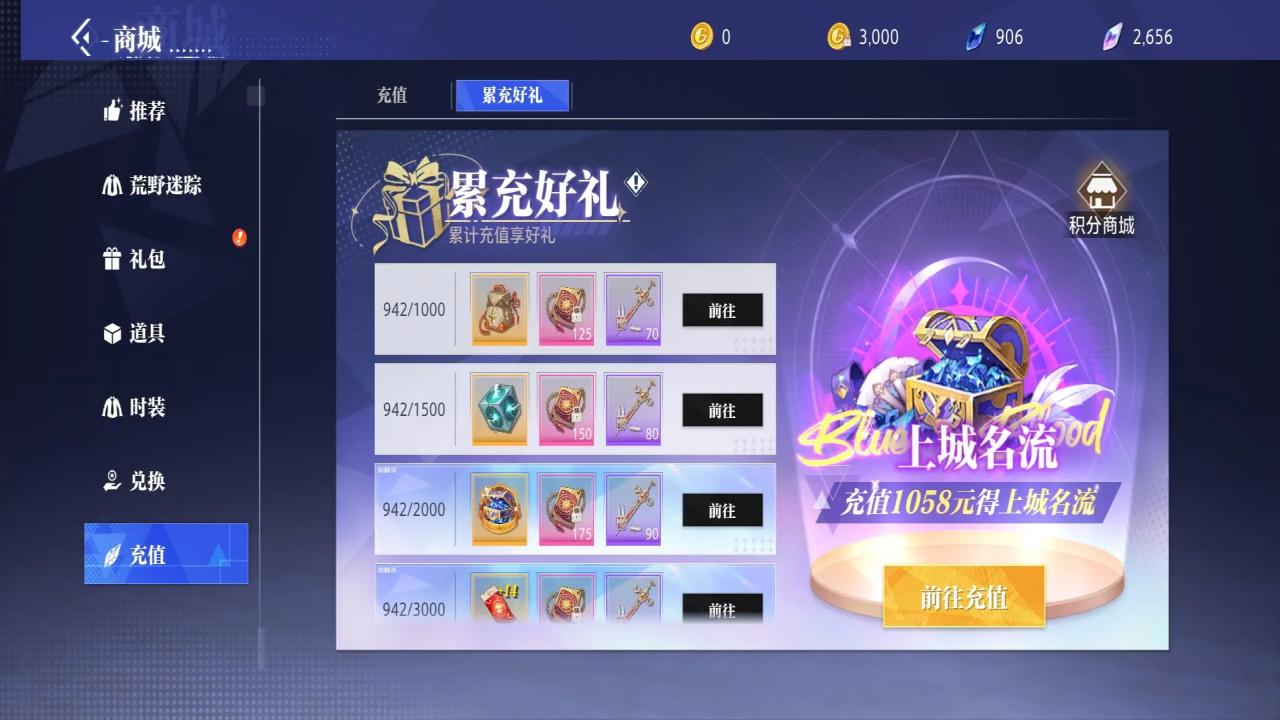Open the 推荐 (Recommended) section icon
This screenshot has height=720, width=1280.
click(x=112, y=111)
